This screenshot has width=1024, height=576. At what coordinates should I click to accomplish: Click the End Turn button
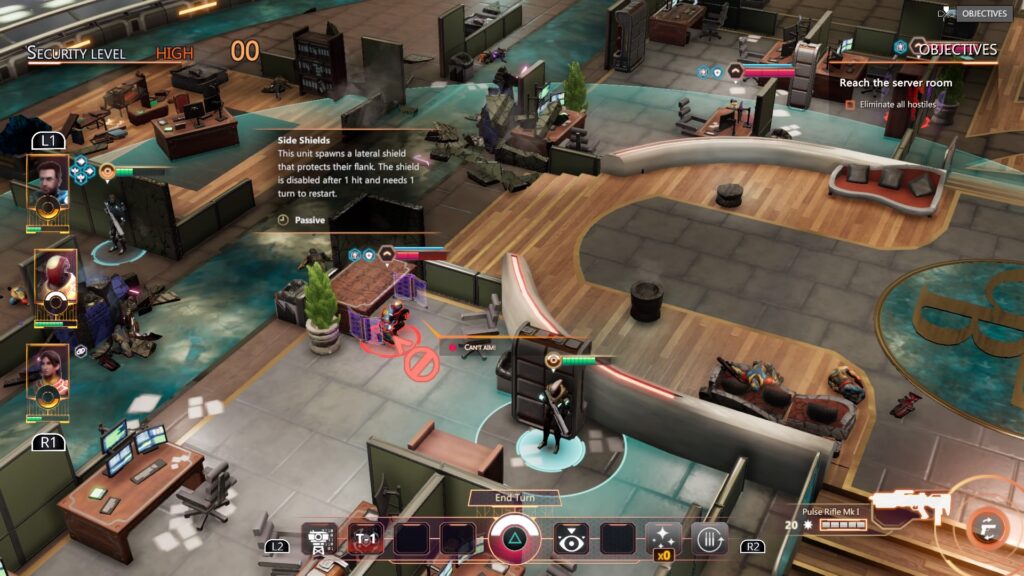coord(514,498)
